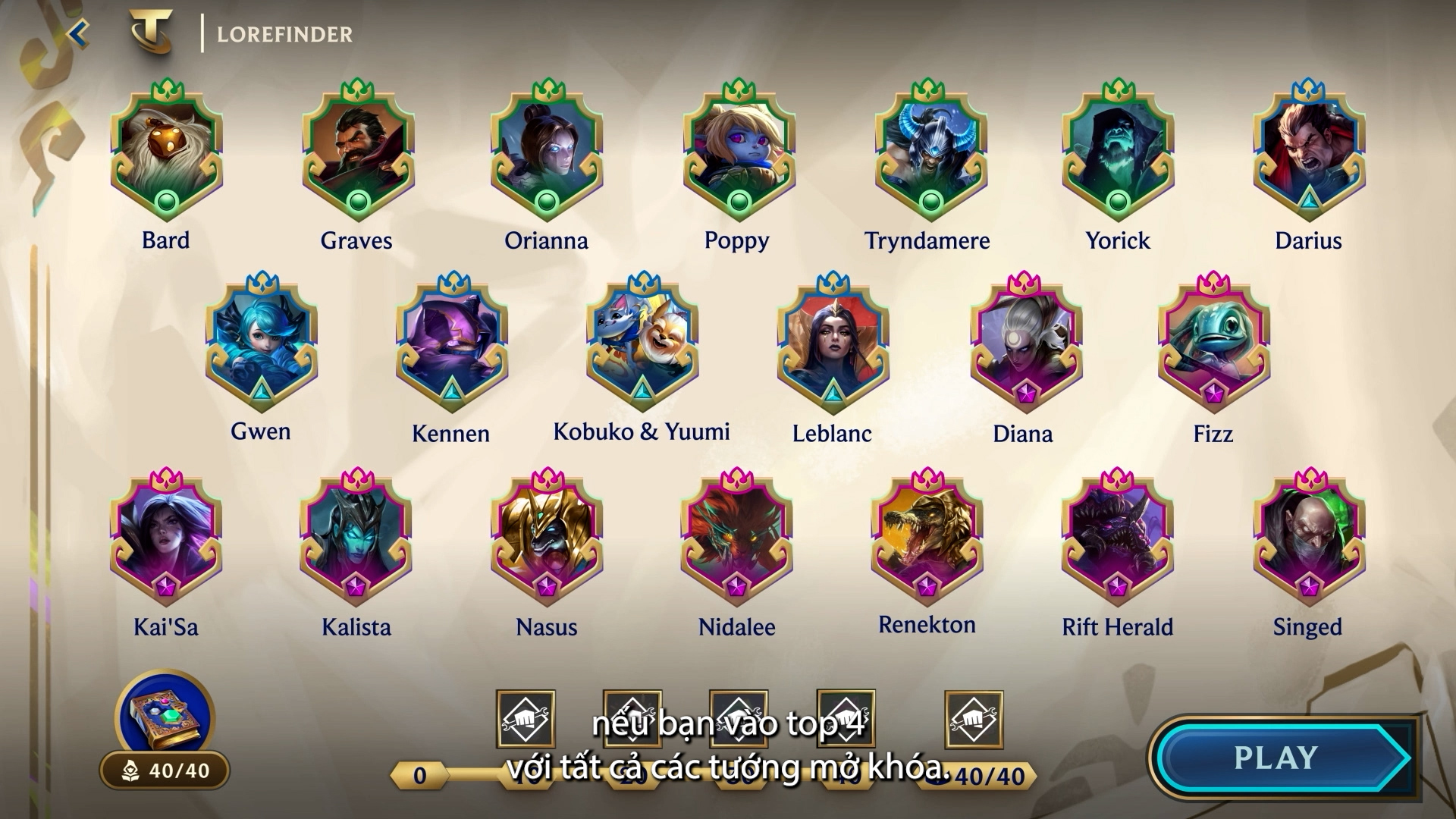Start the match with the PLAY button
Screen dimensions: 1456x819
(1282, 758)
